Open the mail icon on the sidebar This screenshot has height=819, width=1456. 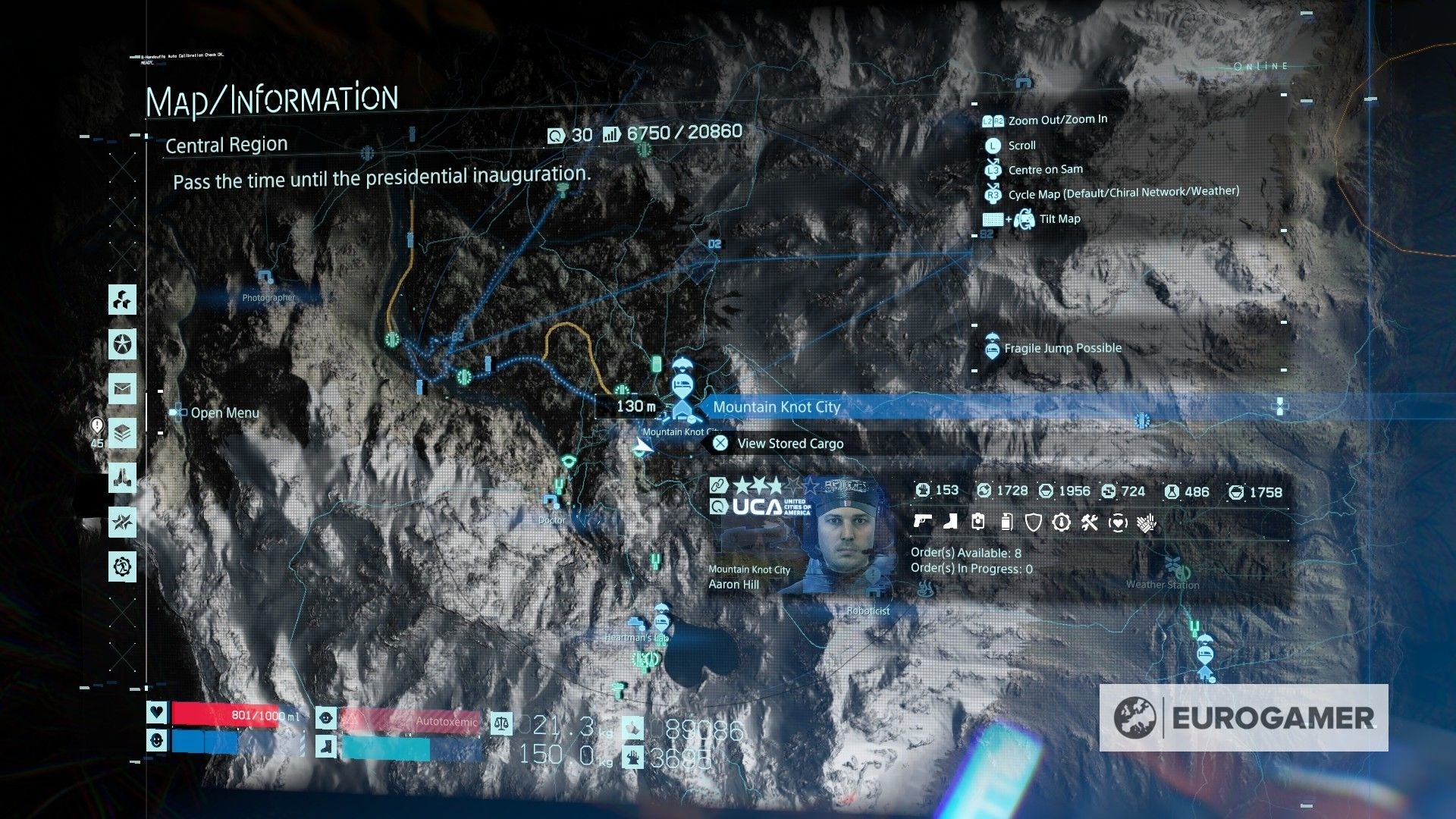121,388
